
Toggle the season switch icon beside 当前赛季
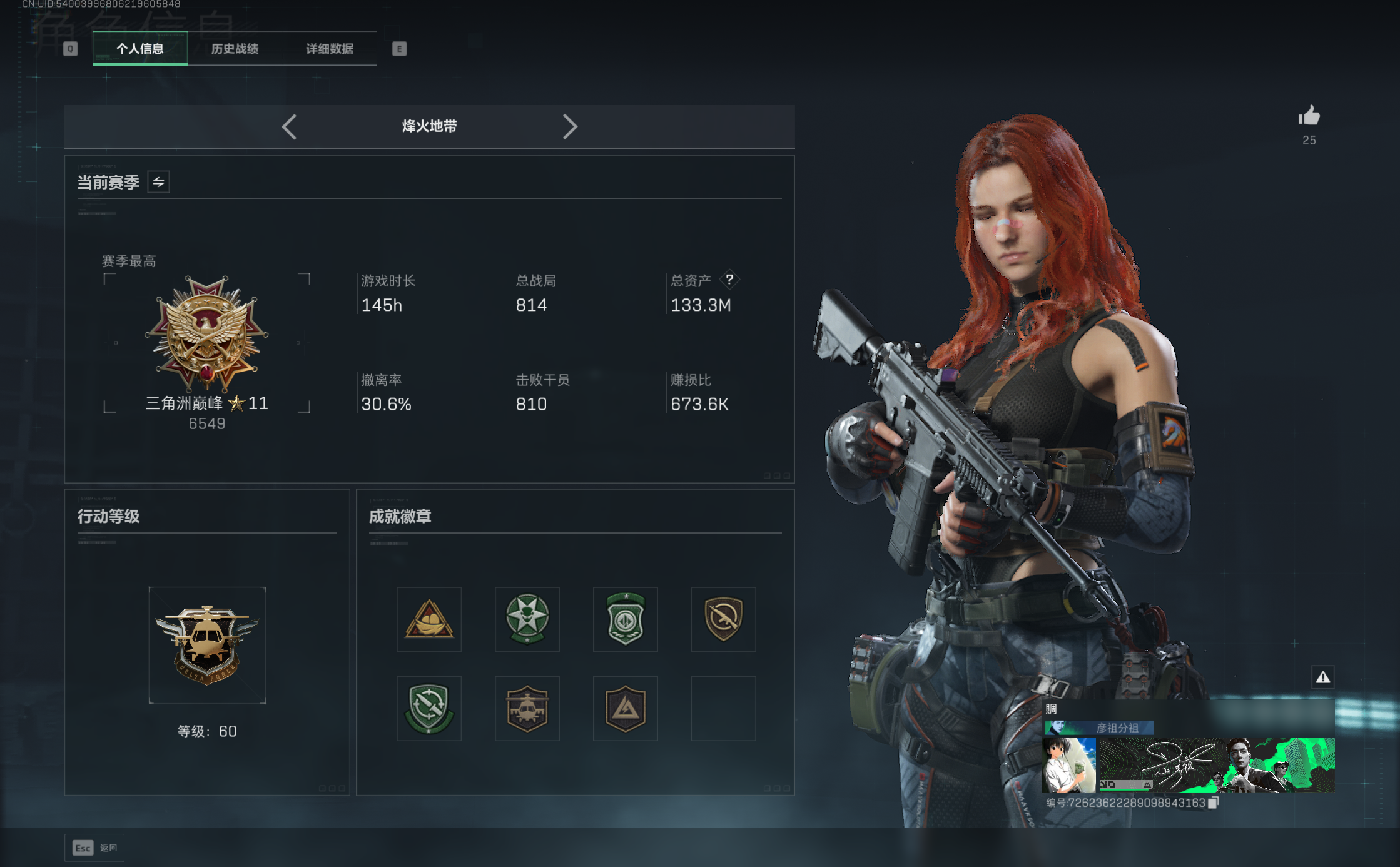coord(159,182)
